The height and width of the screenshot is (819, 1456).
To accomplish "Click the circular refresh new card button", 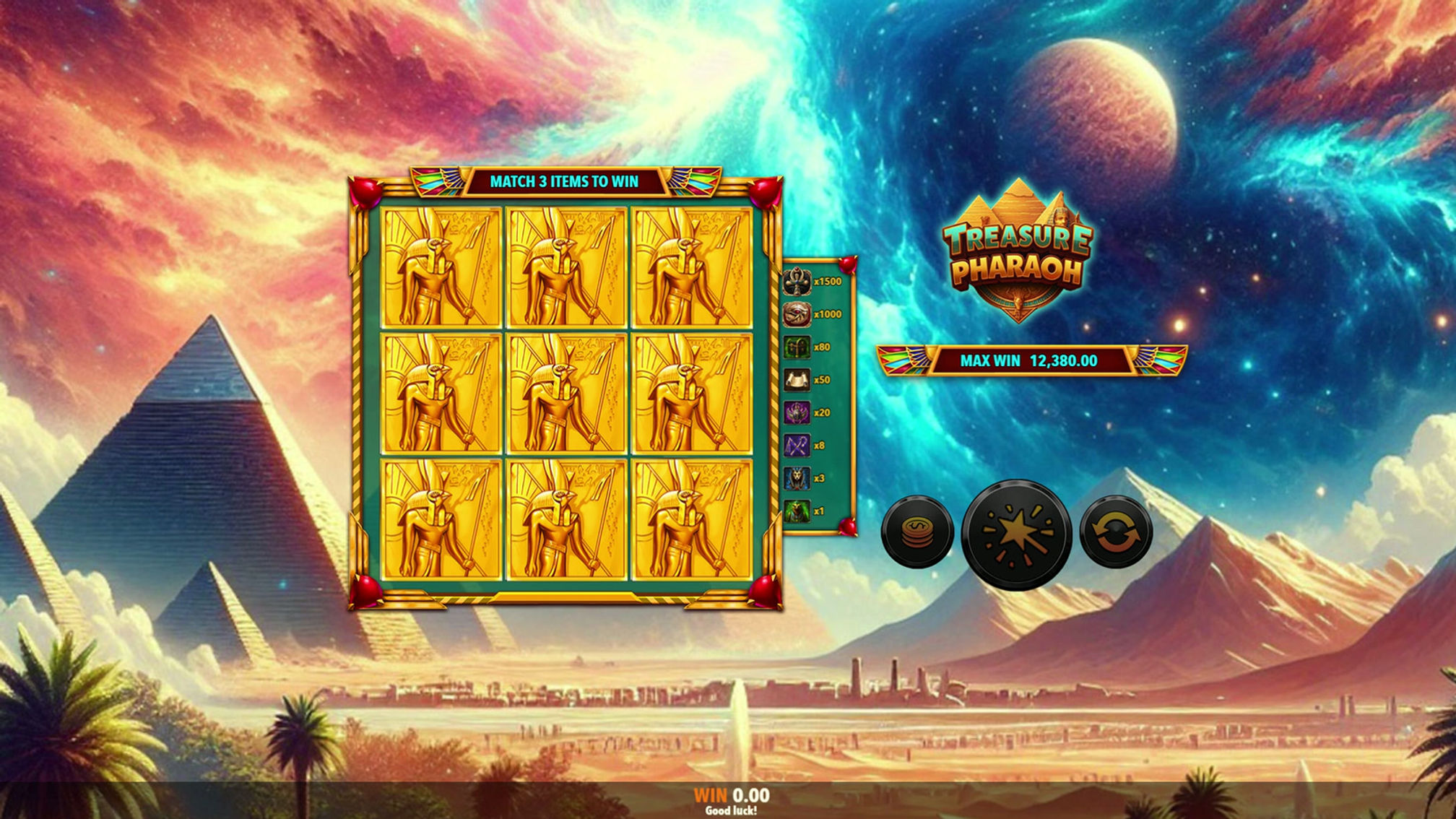I will [1117, 532].
